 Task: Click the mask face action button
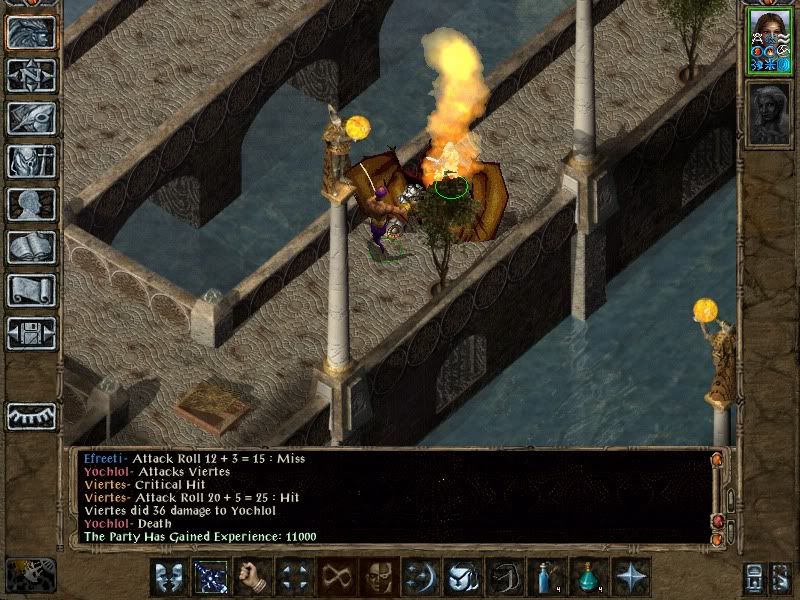pos(378,577)
